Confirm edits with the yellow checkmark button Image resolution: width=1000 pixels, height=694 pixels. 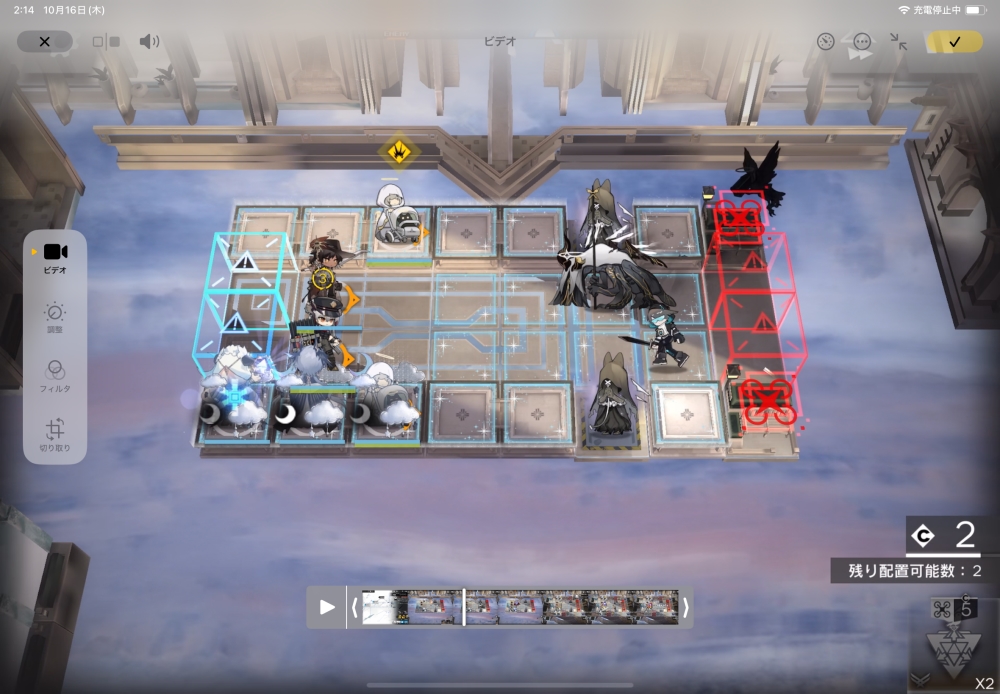pos(953,41)
